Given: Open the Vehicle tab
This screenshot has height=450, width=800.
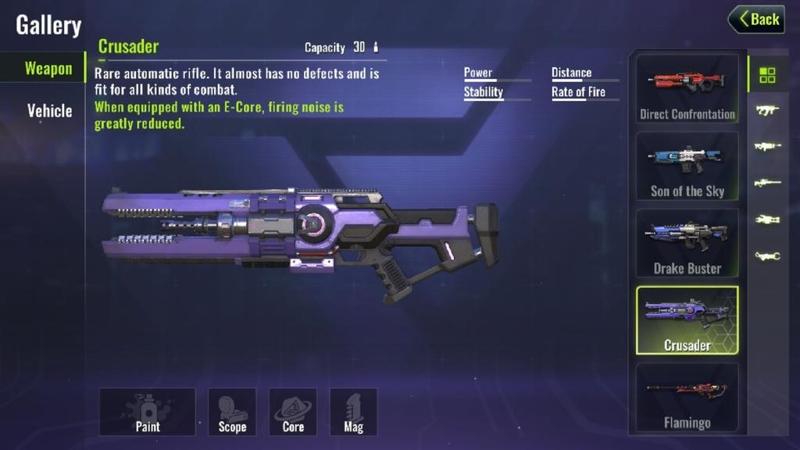Looking at the screenshot, I should (x=49, y=111).
